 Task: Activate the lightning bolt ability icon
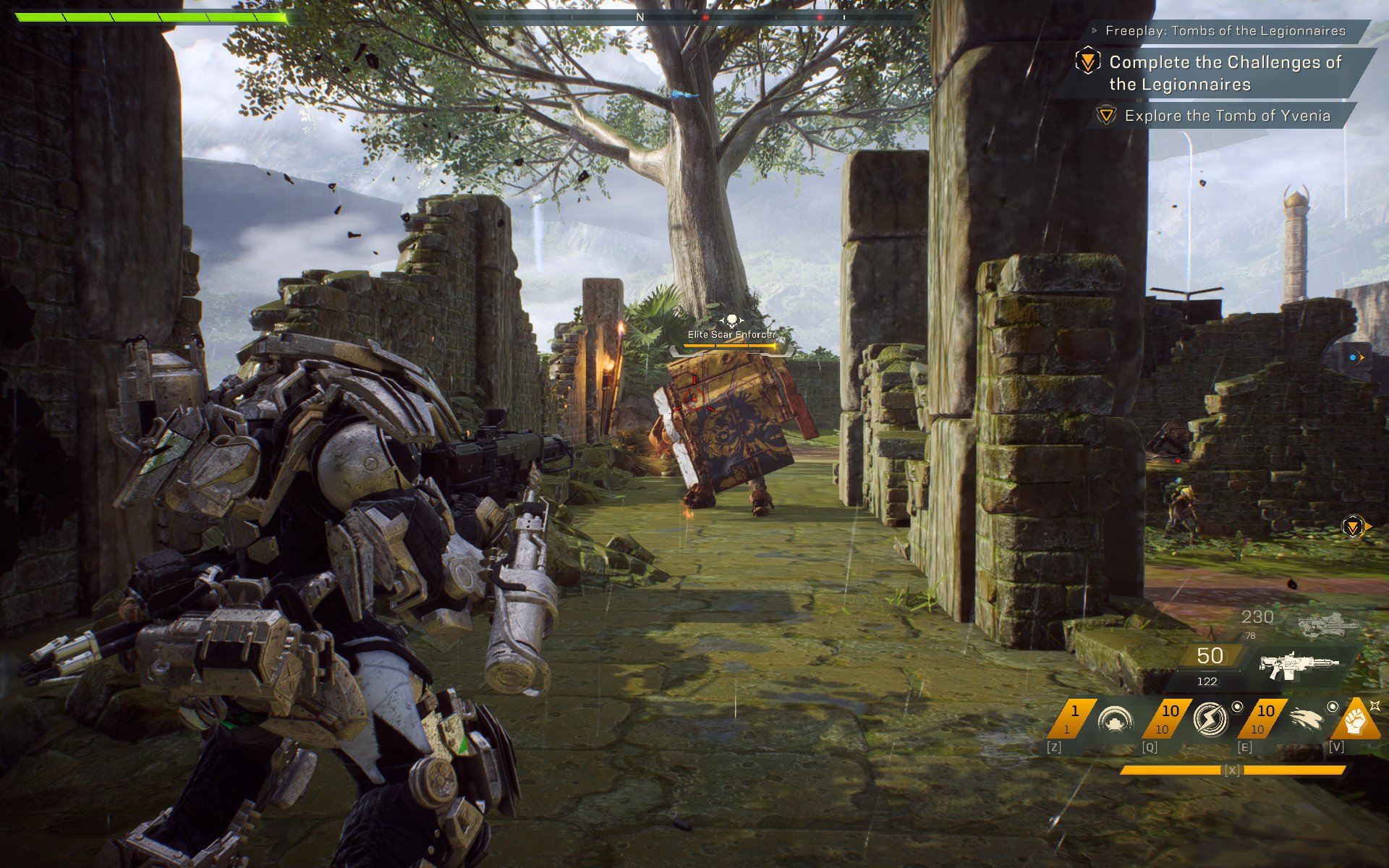(x=1210, y=720)
